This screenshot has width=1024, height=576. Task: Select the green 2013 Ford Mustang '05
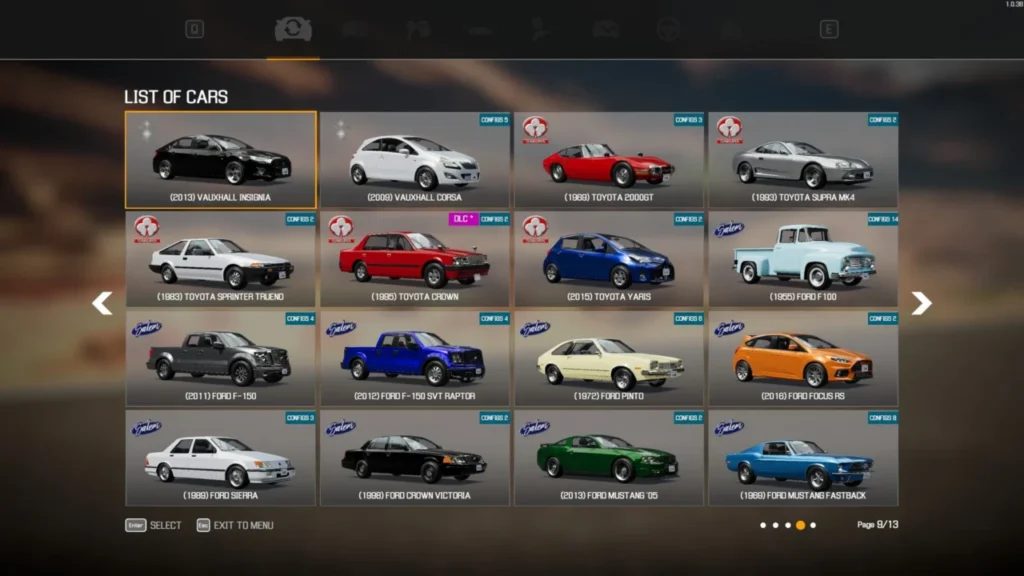coord(609,457)
